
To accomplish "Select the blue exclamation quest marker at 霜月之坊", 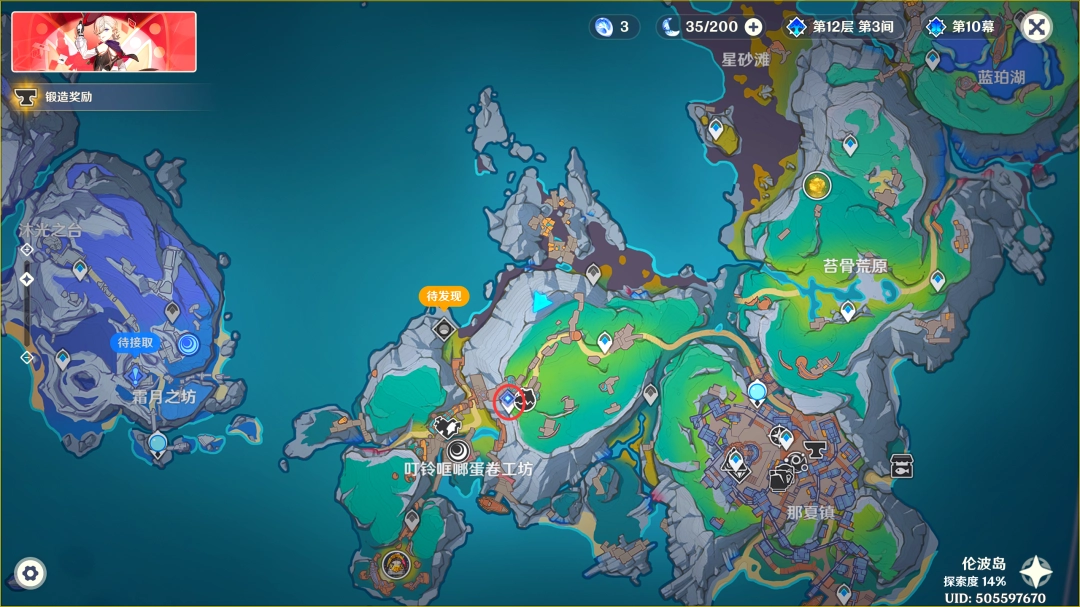I will (x=136, y=376).
